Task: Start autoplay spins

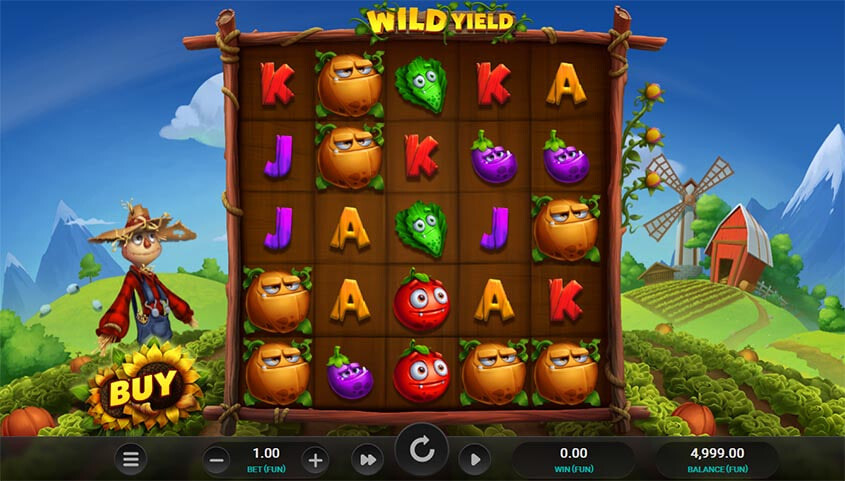Action: (474, 460)
